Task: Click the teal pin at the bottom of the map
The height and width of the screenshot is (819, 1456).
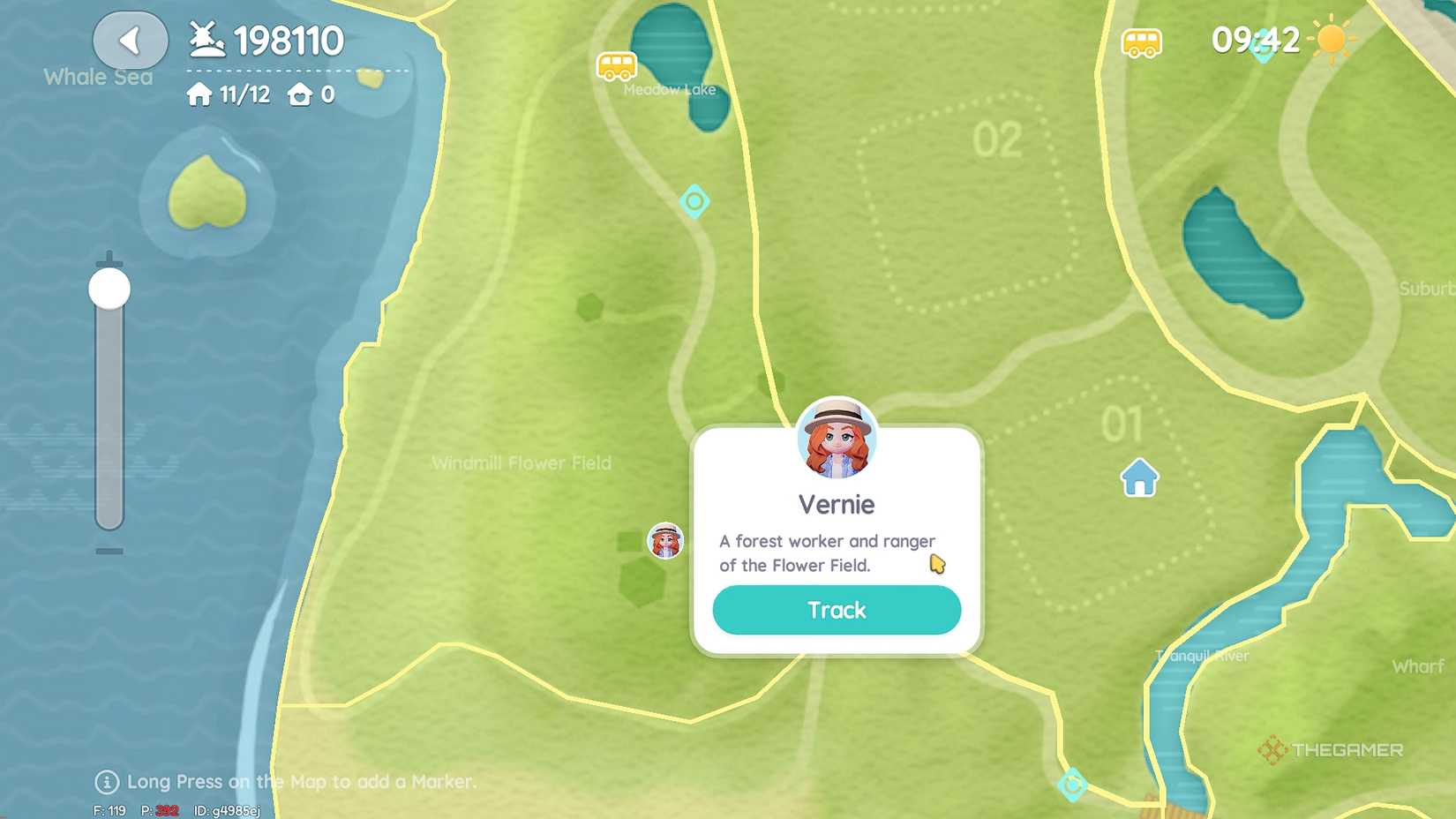Action: coord(1073,783)
